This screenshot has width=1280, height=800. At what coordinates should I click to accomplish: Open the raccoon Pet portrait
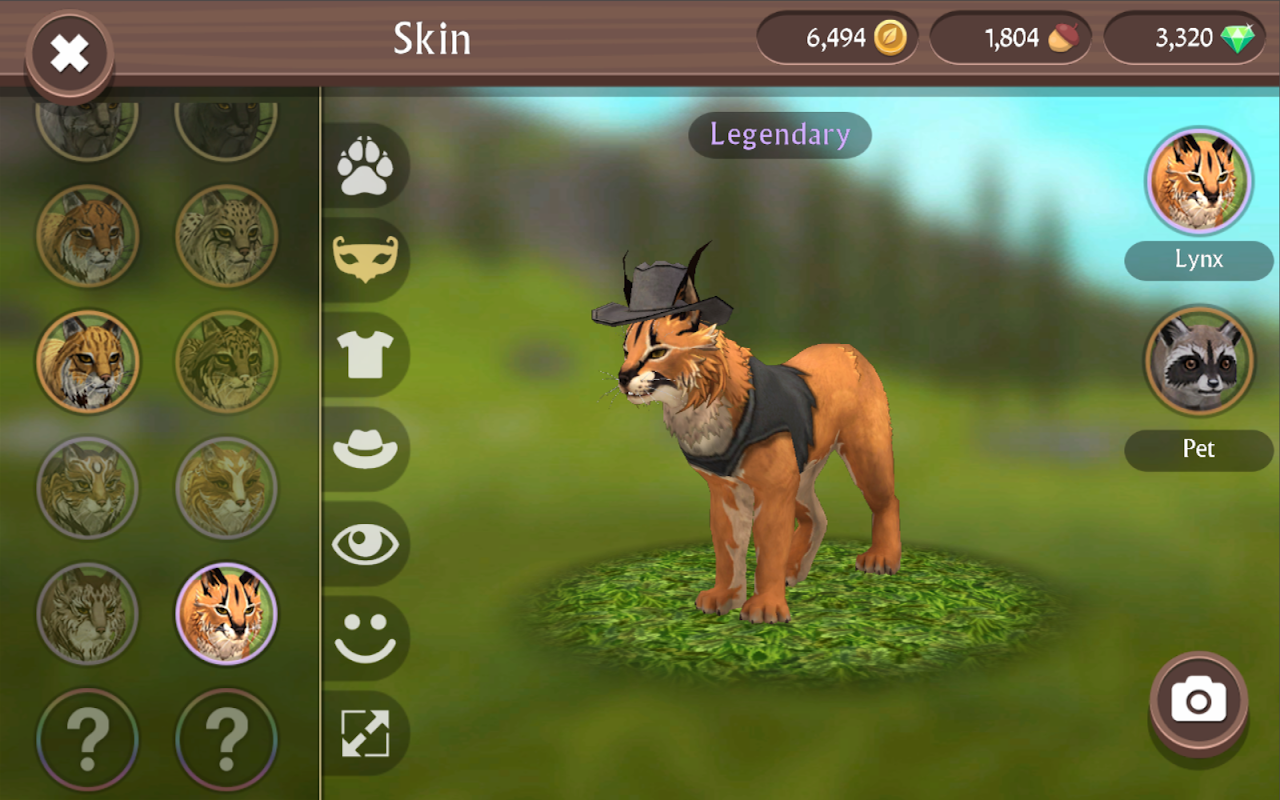point(1199,361)
